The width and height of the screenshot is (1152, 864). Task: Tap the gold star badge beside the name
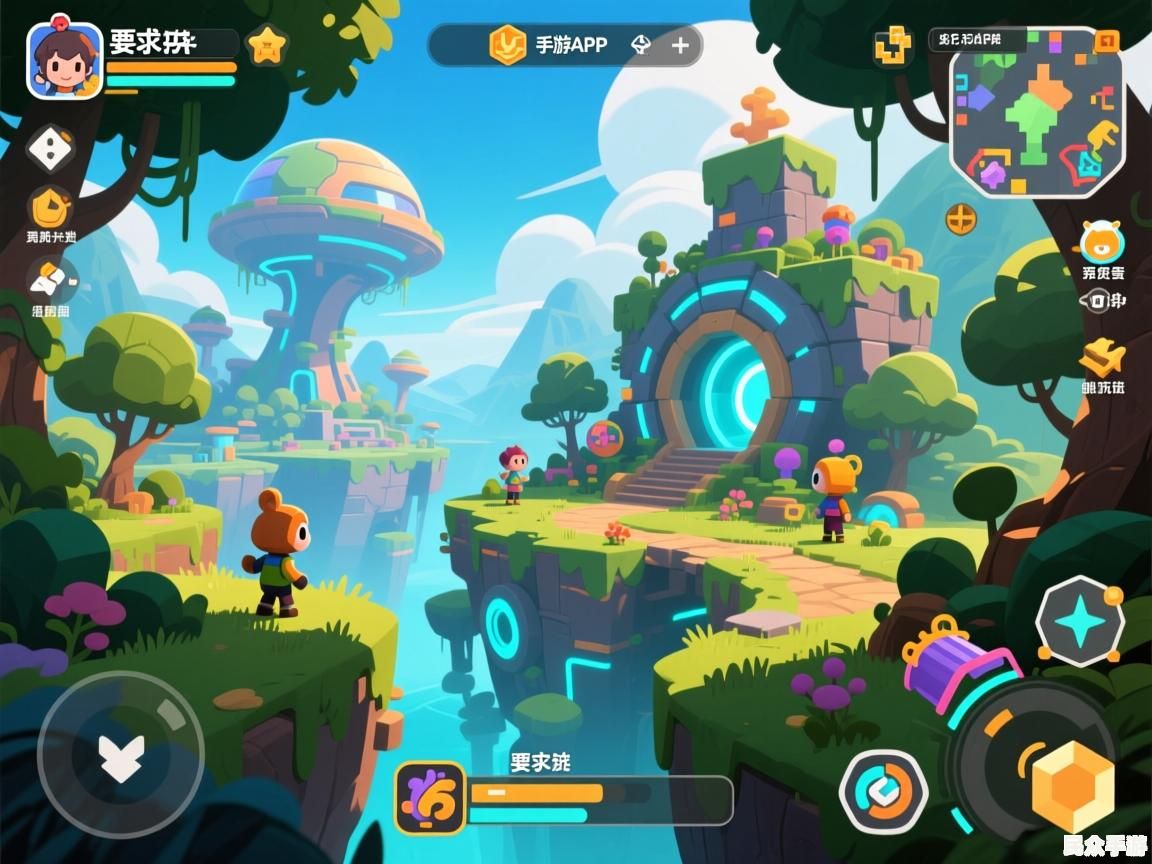pos(267,46)
